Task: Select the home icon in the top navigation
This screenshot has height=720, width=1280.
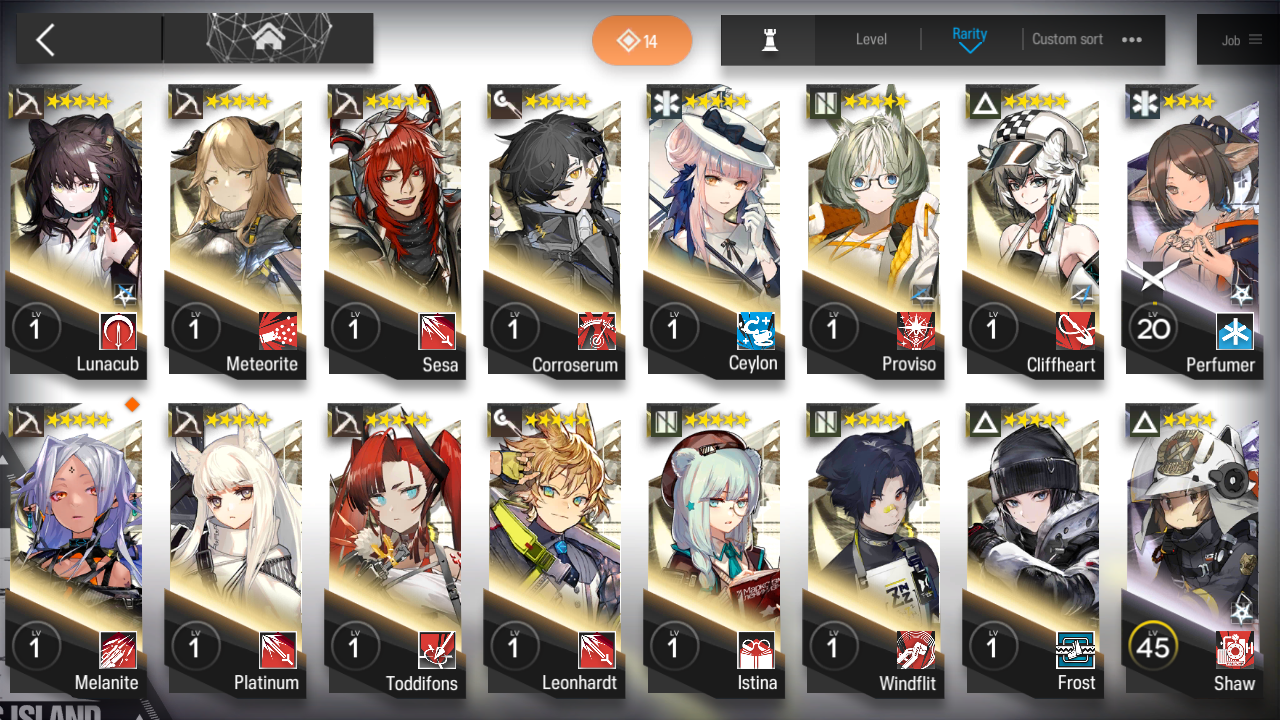Action: point(266,37)
